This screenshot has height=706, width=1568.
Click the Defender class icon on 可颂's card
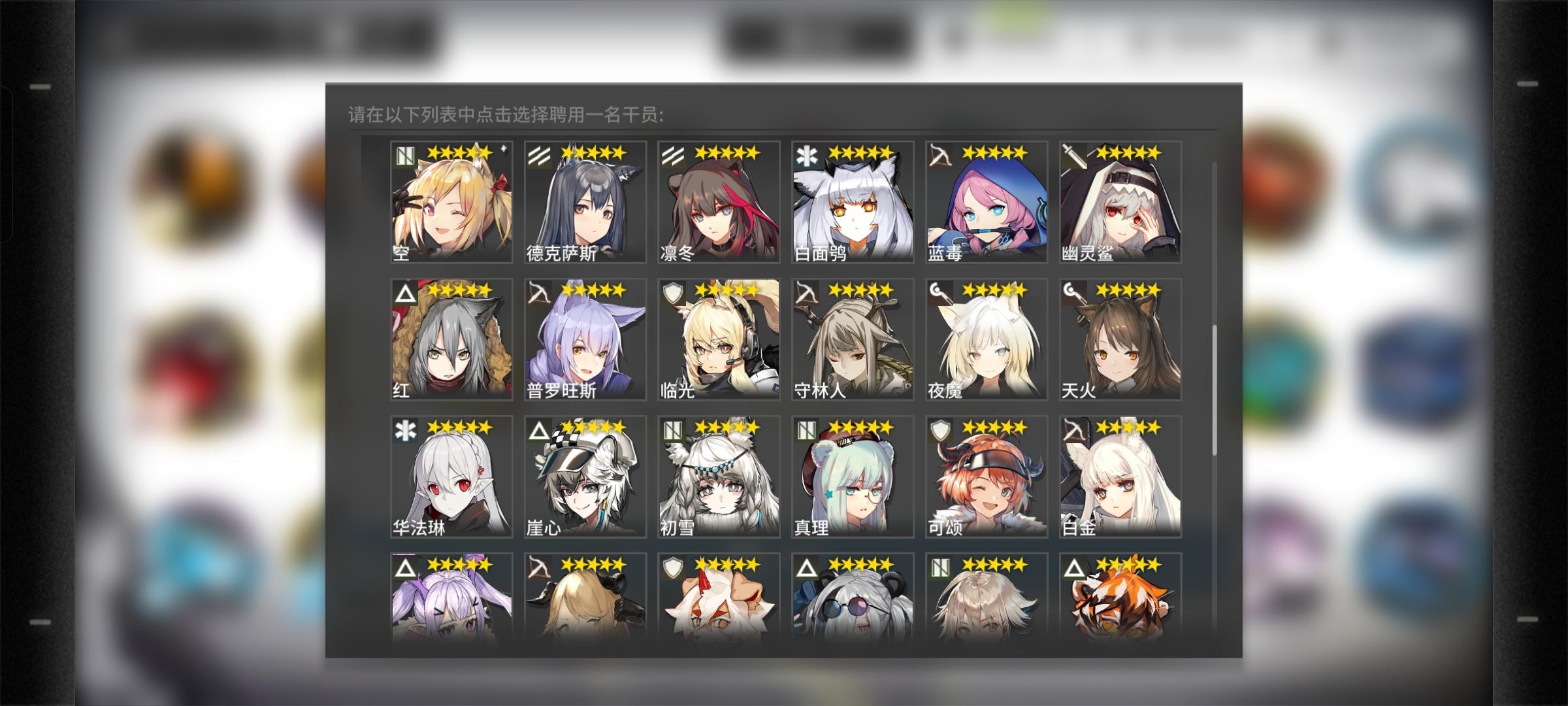941,428
